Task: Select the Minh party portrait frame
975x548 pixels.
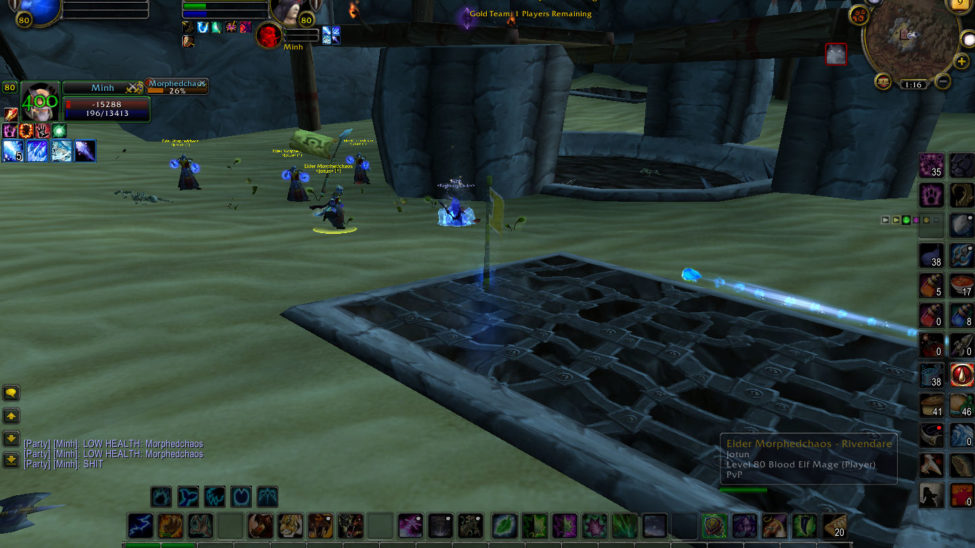Action: (40, 102)
